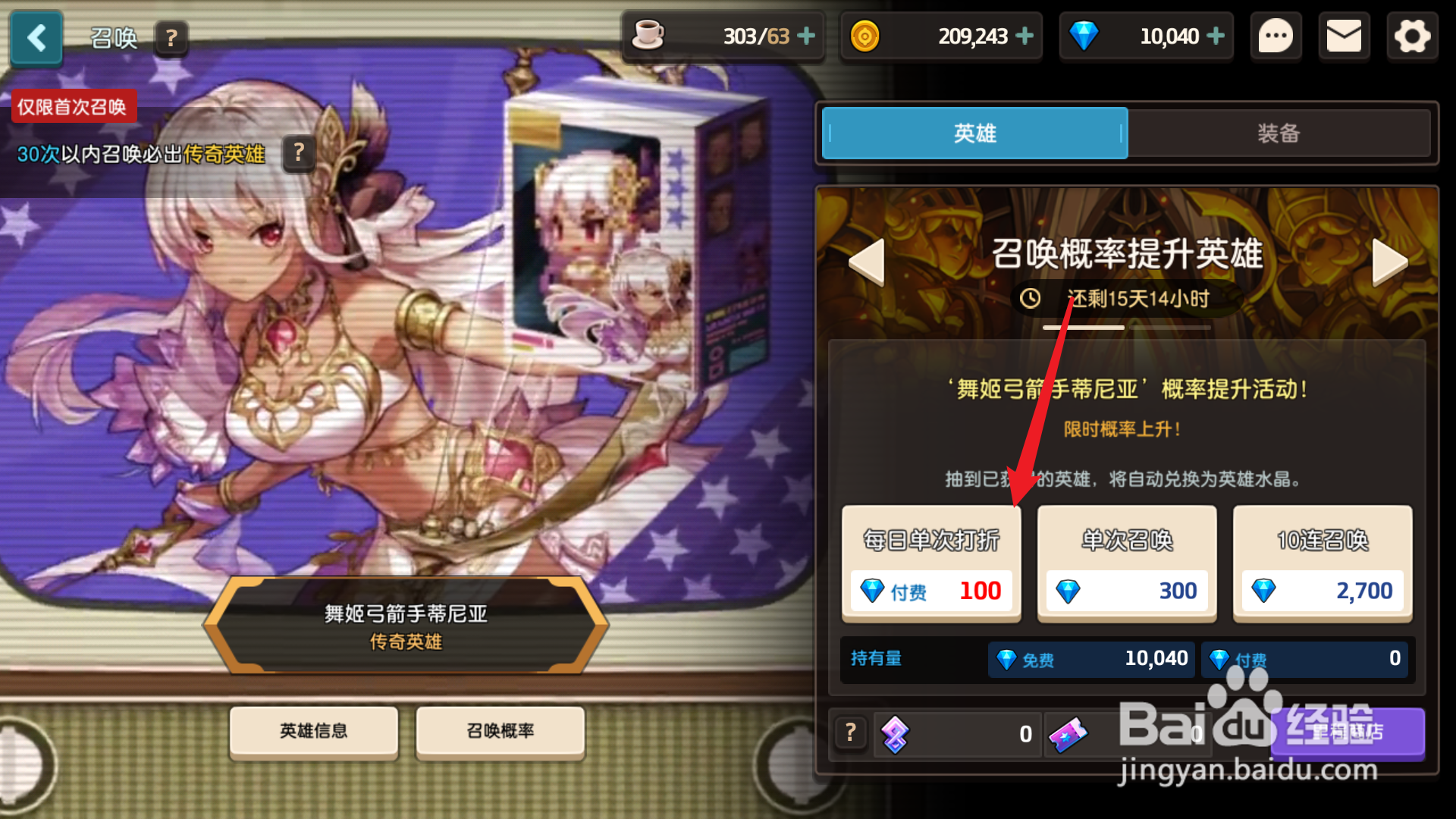Click the banner progress indicator under timer
This screenshot has width=1456, height=819.
click(1124, 327)
